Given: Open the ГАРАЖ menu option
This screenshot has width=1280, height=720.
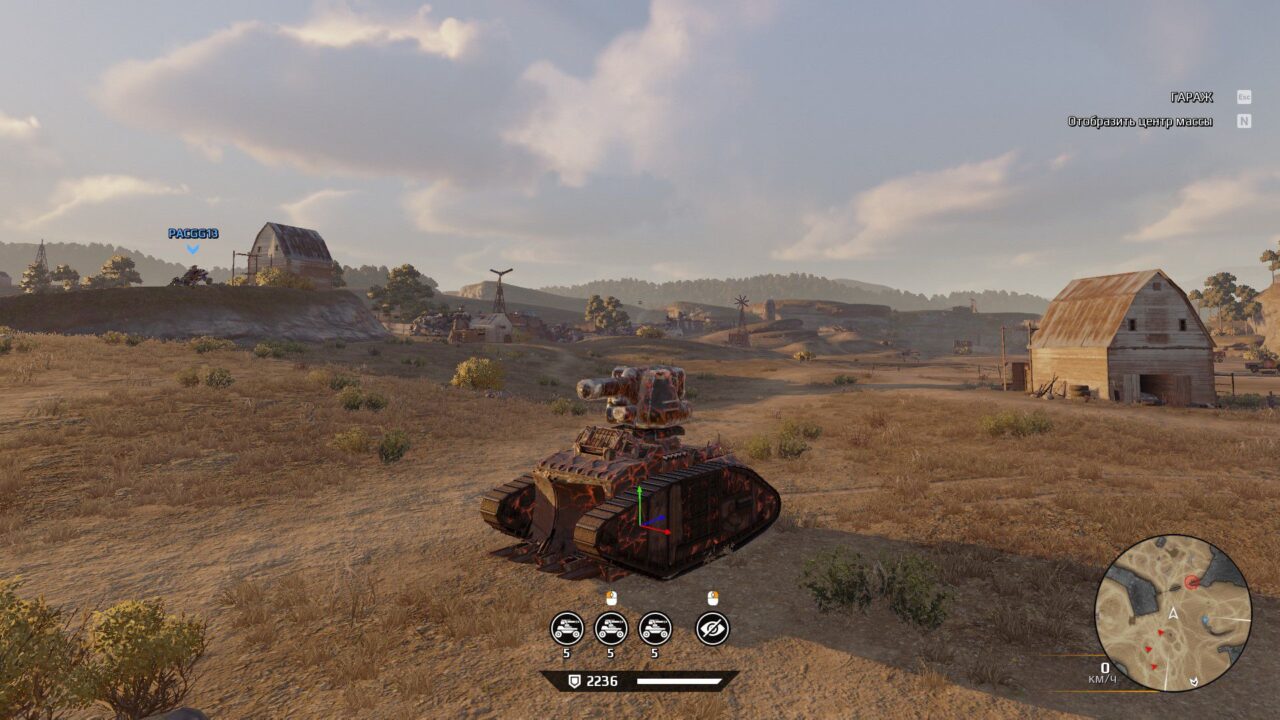Looking at the screenshot, I should click(x=1190, y=98).
